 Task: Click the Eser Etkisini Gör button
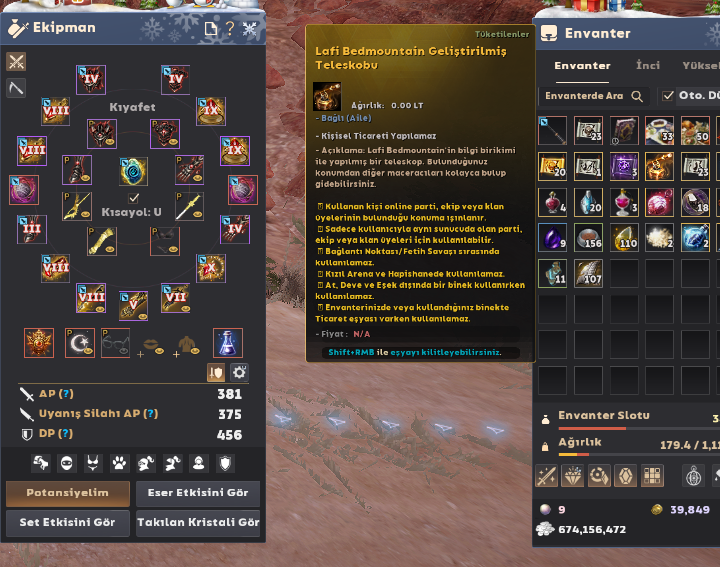point(197,493)
